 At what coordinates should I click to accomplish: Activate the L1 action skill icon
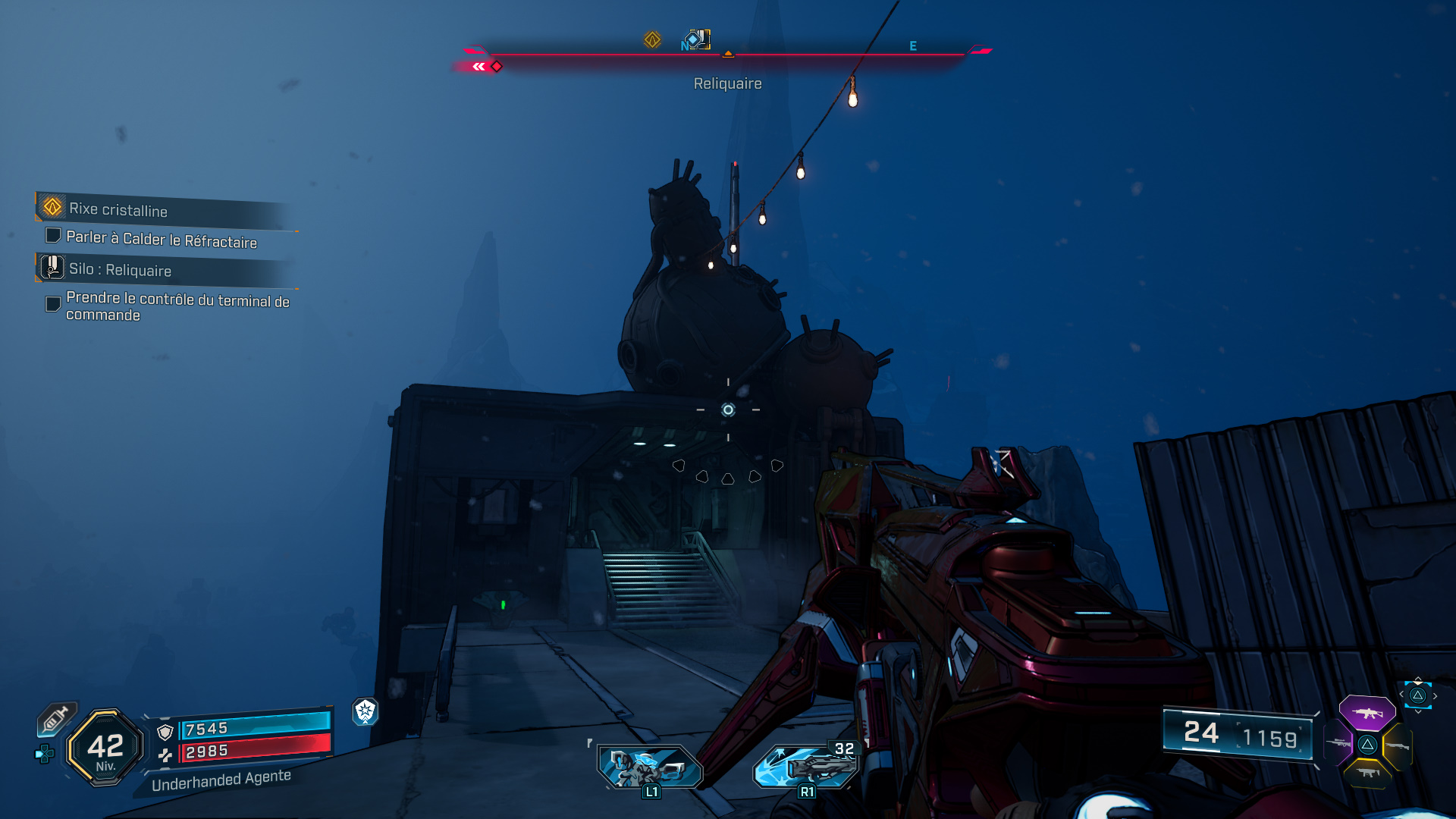coord(650,767)
